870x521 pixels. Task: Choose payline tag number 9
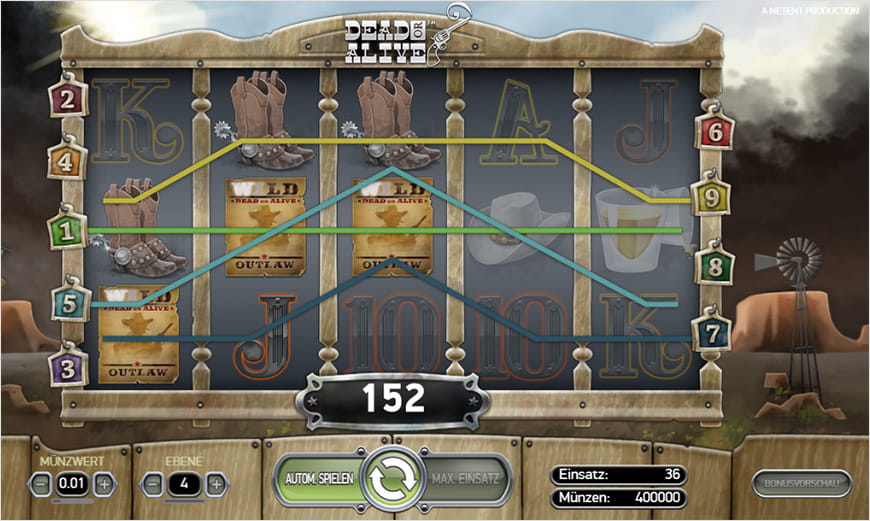click(x=711, y=198)
